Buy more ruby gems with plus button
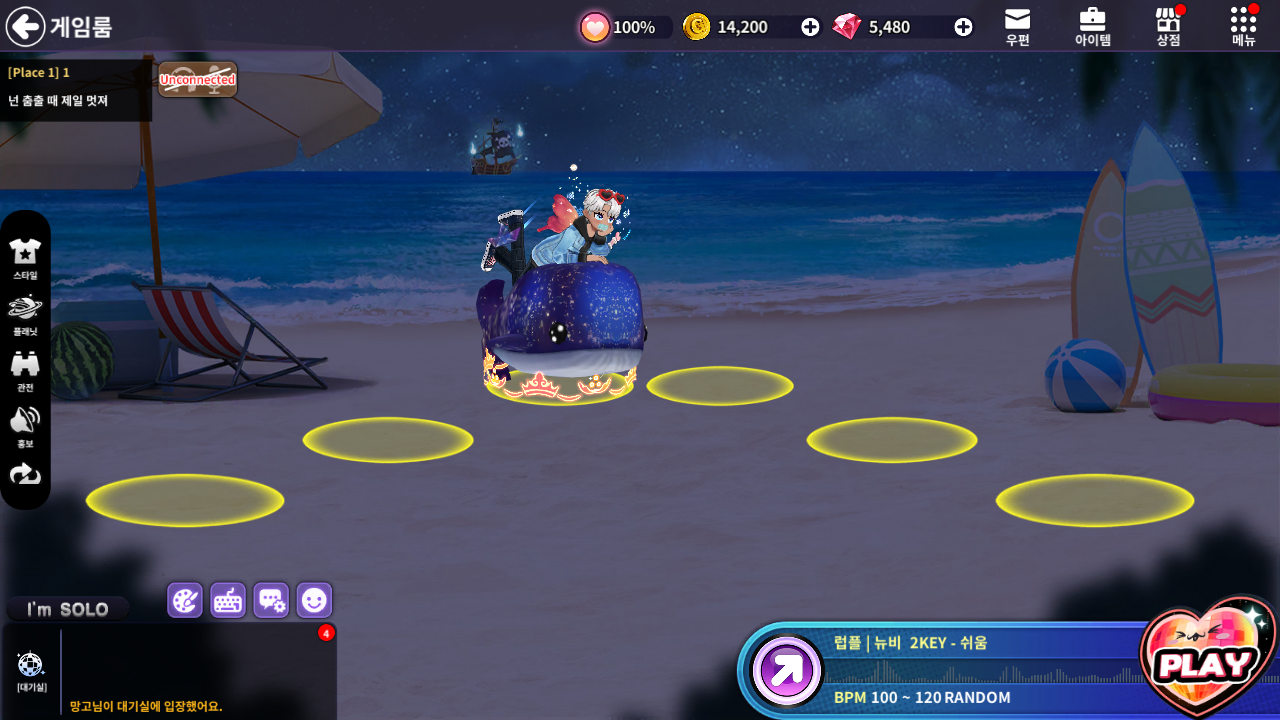 point(963,27)
